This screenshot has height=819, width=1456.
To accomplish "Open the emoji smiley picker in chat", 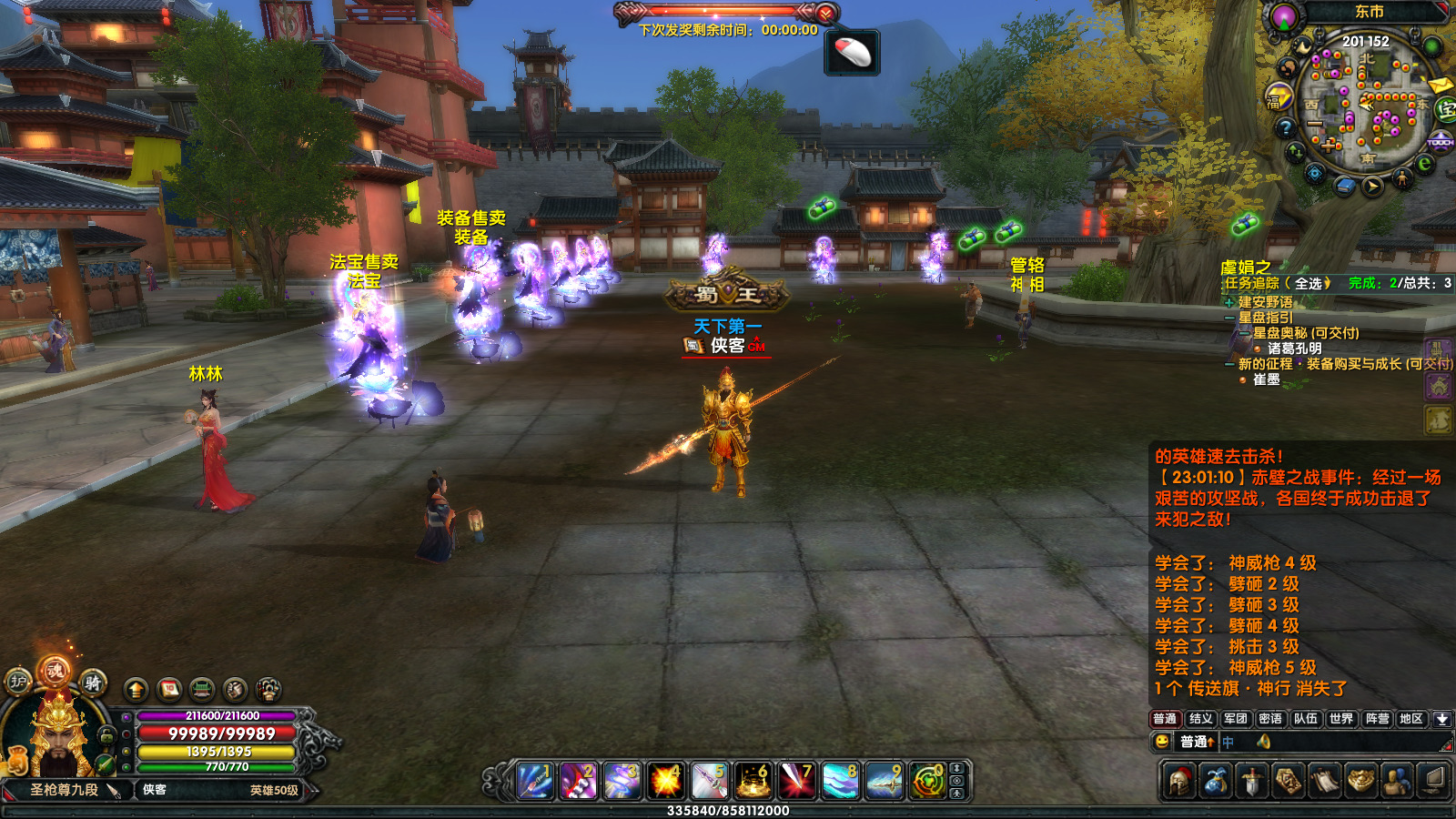I will tap(1162, 742).
